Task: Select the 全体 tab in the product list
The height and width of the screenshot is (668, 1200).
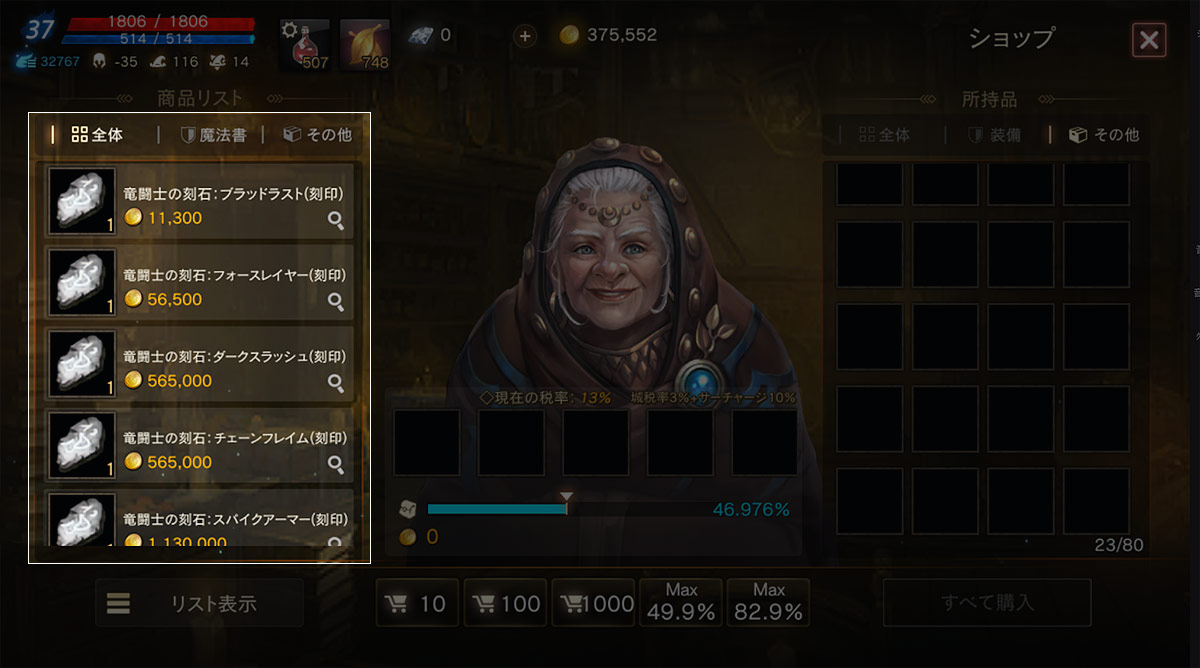Action: 98,135
